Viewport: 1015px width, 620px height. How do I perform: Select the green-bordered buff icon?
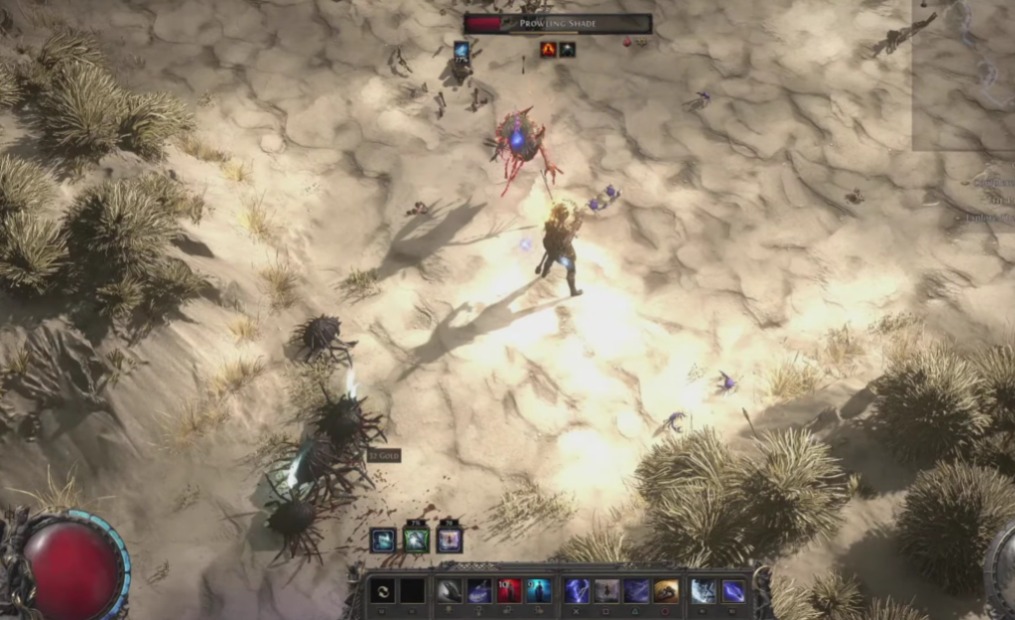416,540
